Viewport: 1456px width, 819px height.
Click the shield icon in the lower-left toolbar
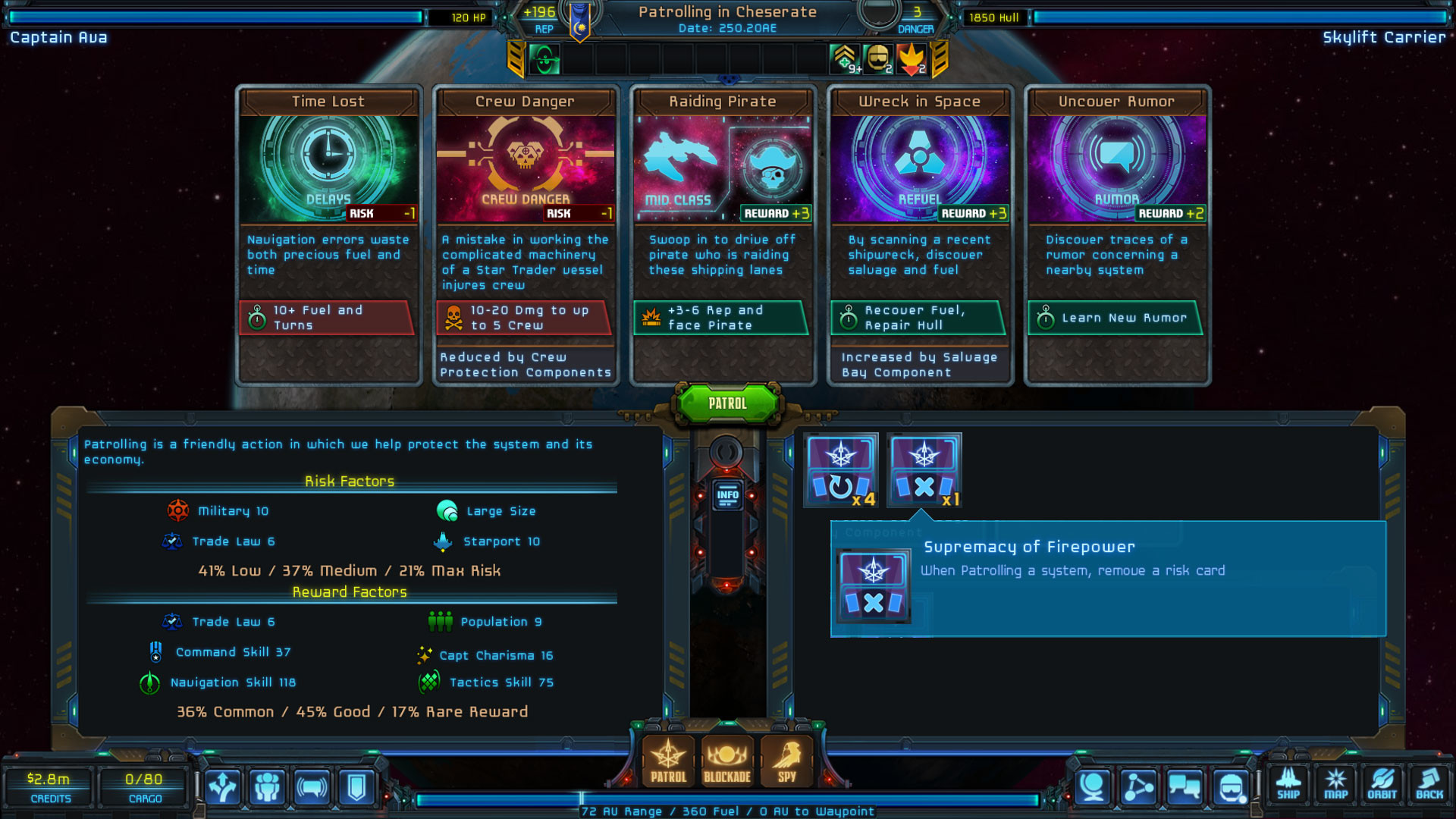coord(356,787)
